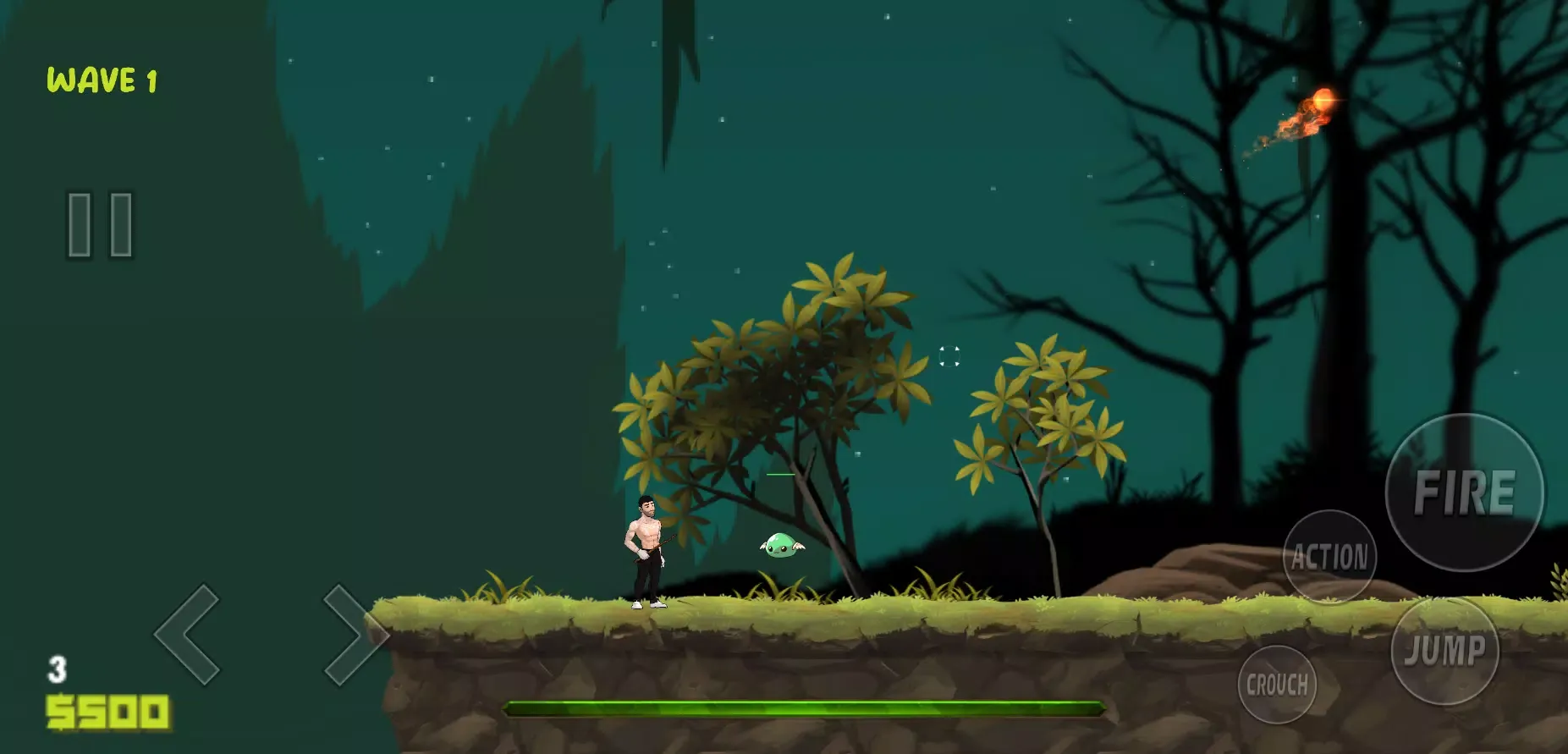
Task: Tap the CROUCH button
Action: 1277,684
